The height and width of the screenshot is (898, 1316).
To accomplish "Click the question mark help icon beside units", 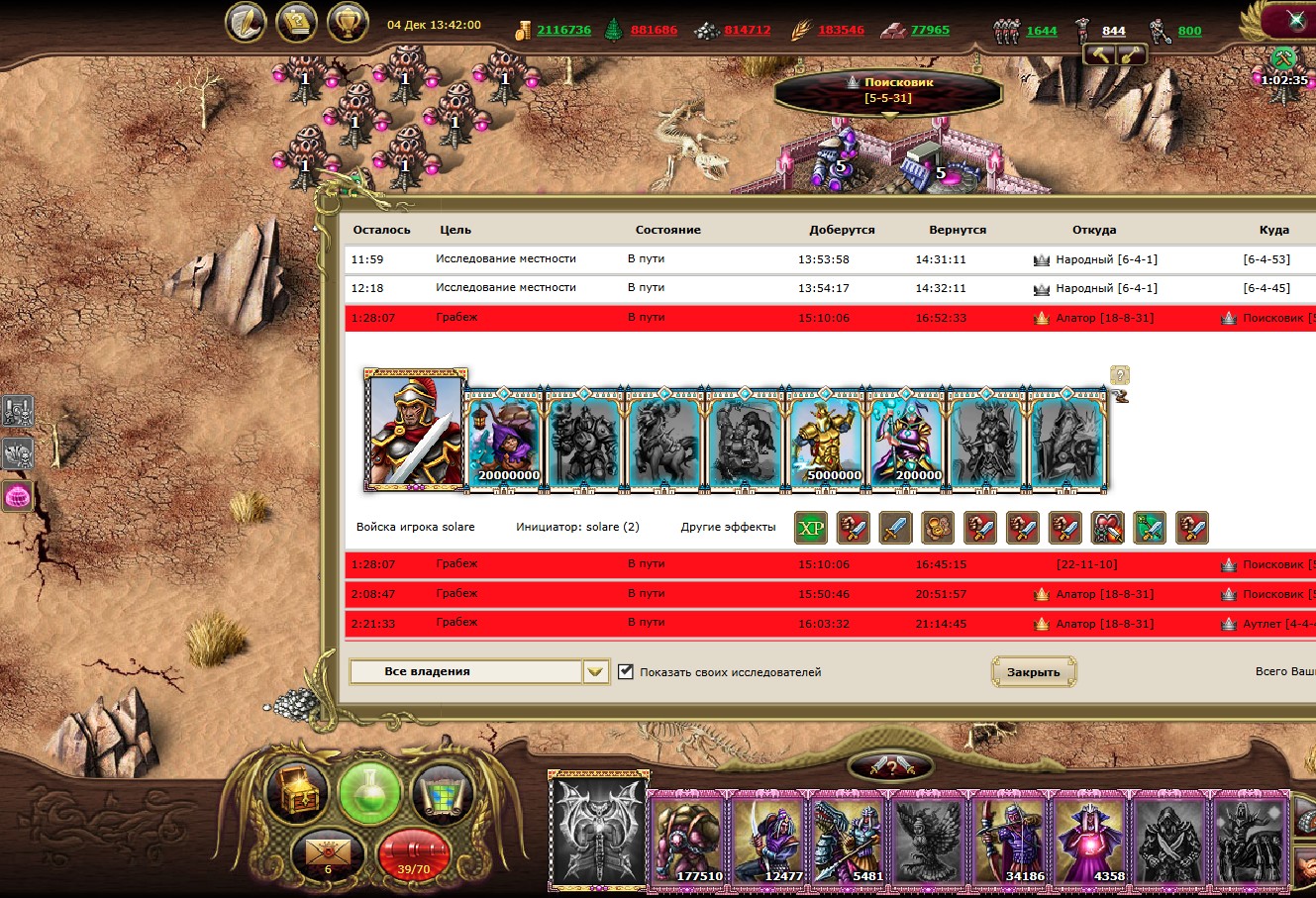I will pos(1119,375).
